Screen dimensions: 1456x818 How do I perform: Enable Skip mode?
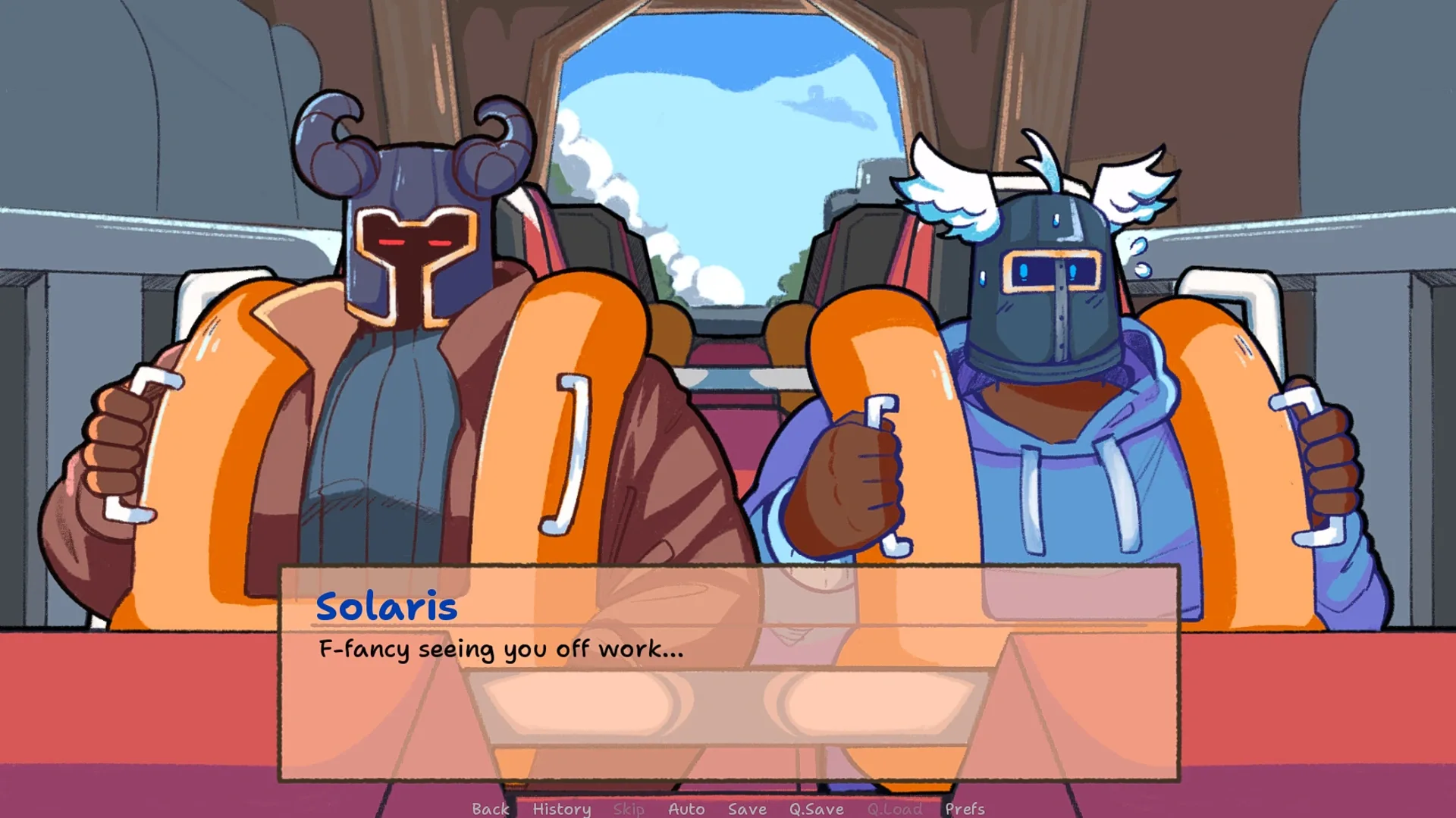point(628,809)
